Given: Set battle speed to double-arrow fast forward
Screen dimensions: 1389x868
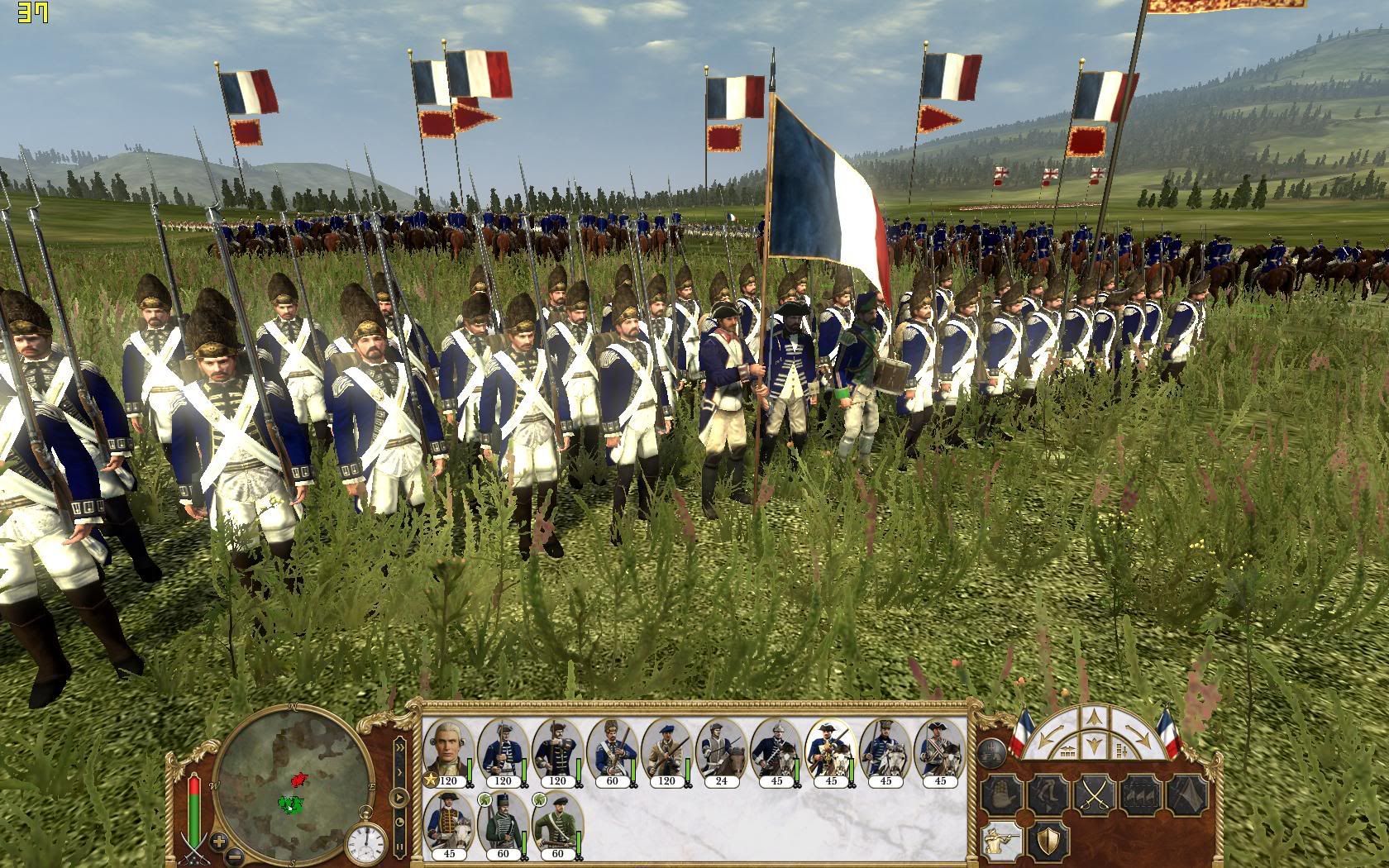Looking at the screenshot, I should pyautogui.click(x=401, y=747).
